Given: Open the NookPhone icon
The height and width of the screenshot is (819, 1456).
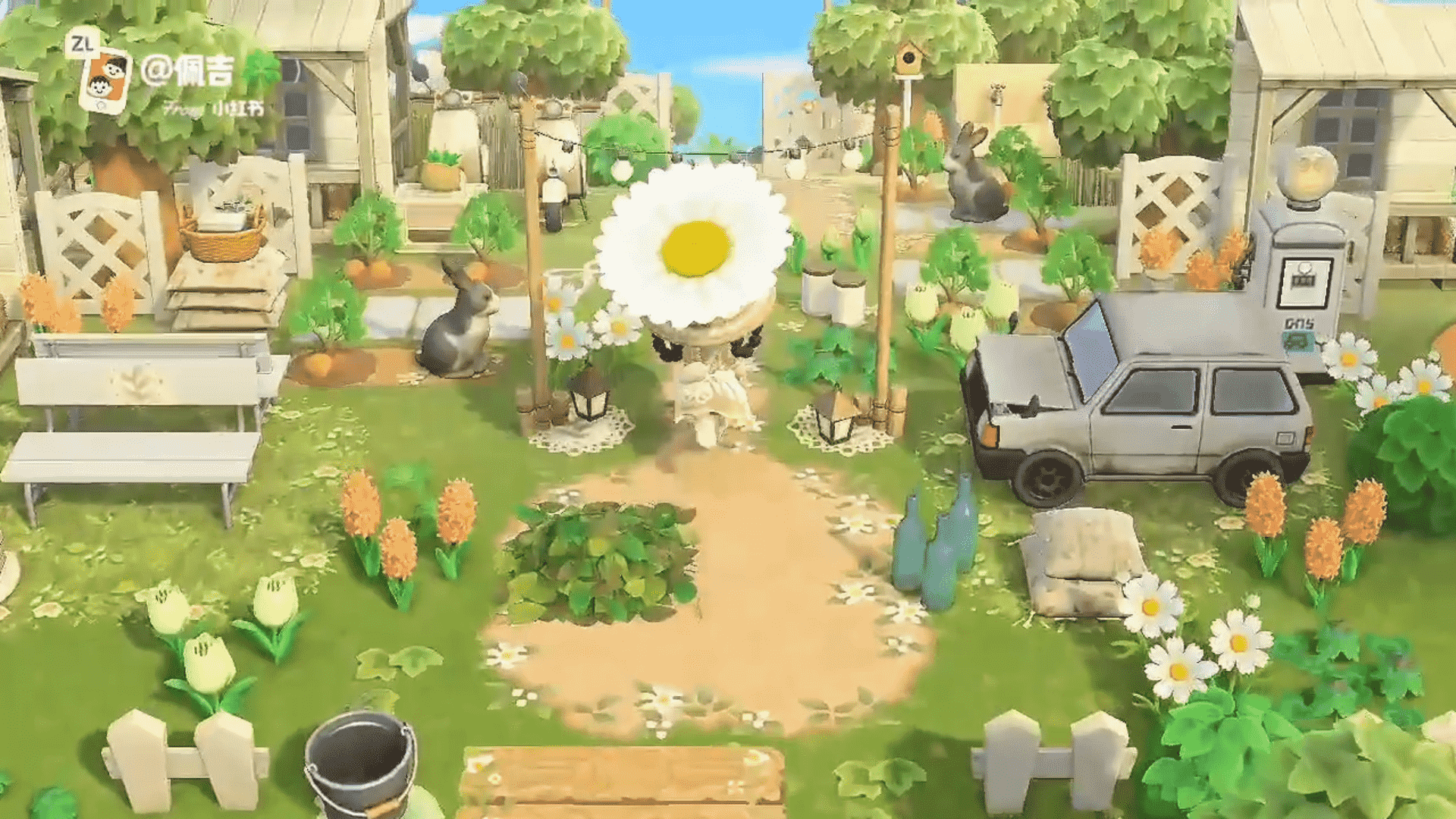Looking at the screenshot, I should tap(105, 79).
